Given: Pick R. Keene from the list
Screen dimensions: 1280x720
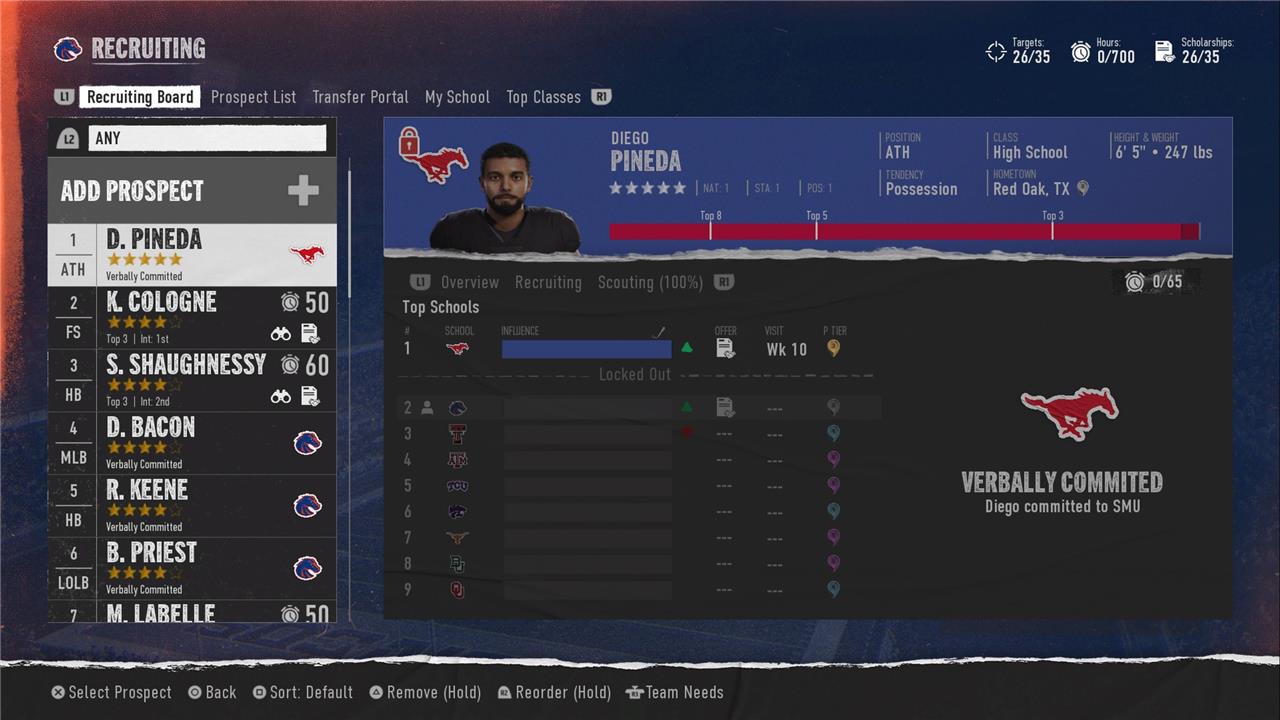Looking at the screenshot, I should (192, 506).
